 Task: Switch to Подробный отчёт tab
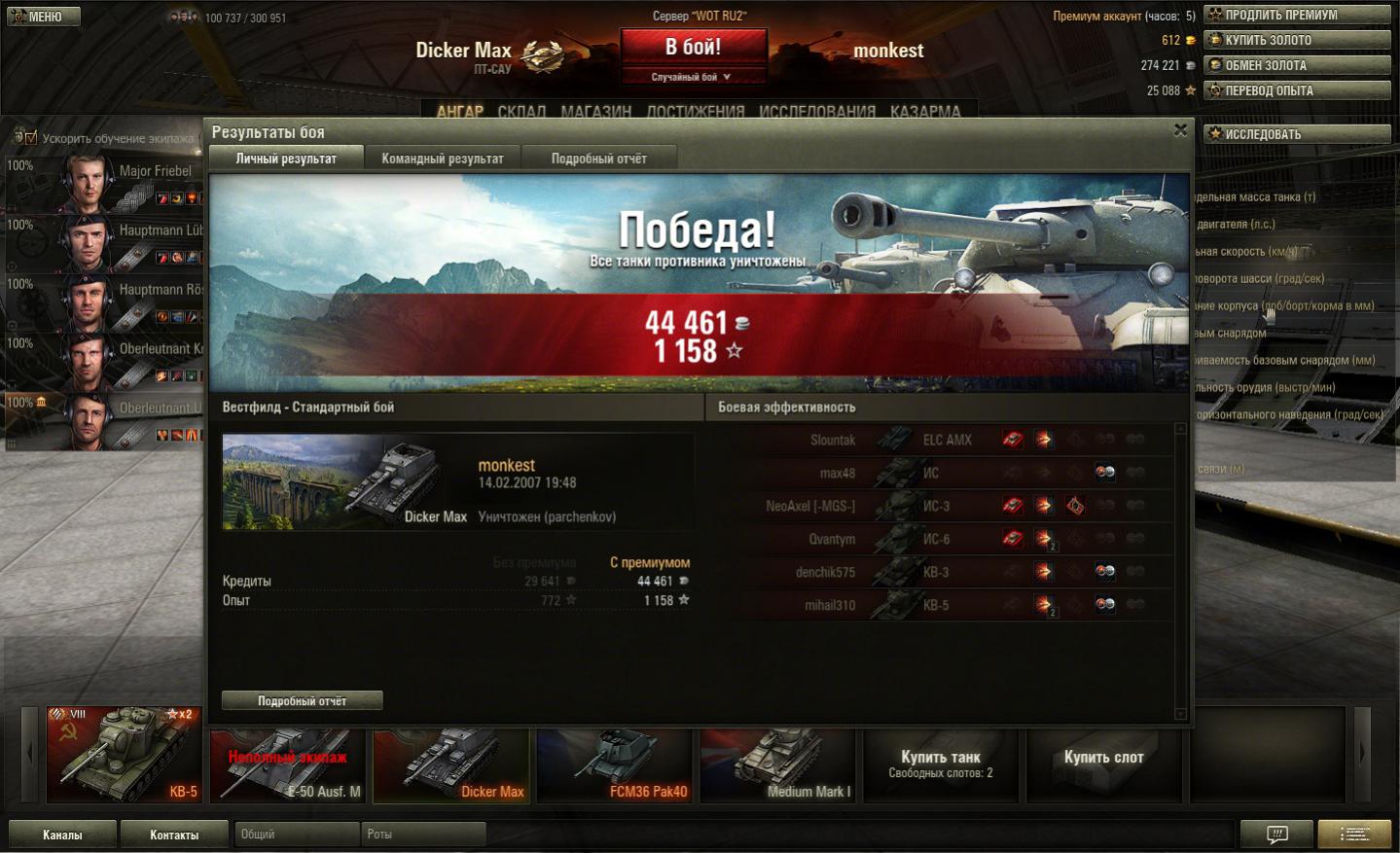tap(598, 159)
